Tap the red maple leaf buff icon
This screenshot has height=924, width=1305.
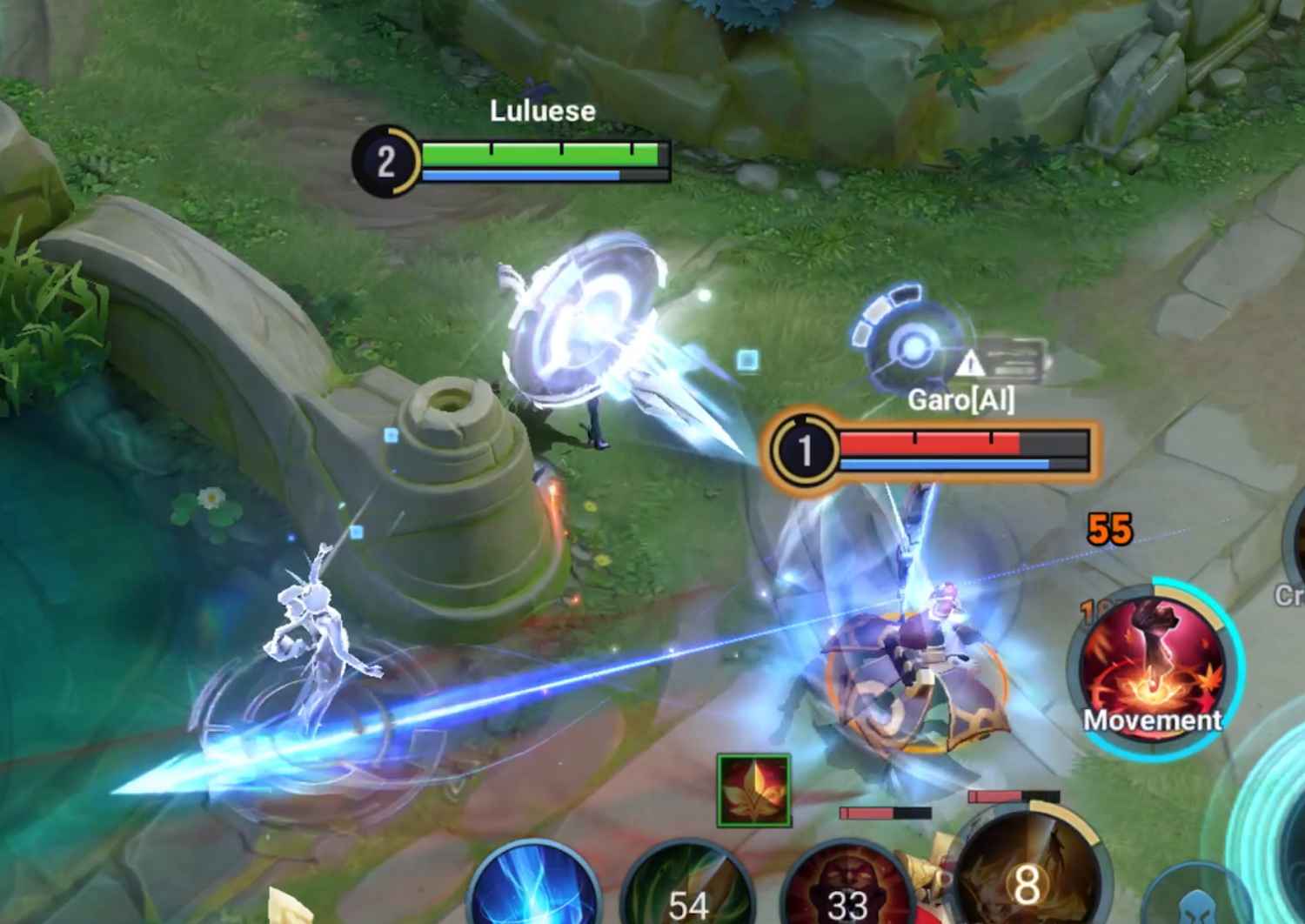coord(754,791)
